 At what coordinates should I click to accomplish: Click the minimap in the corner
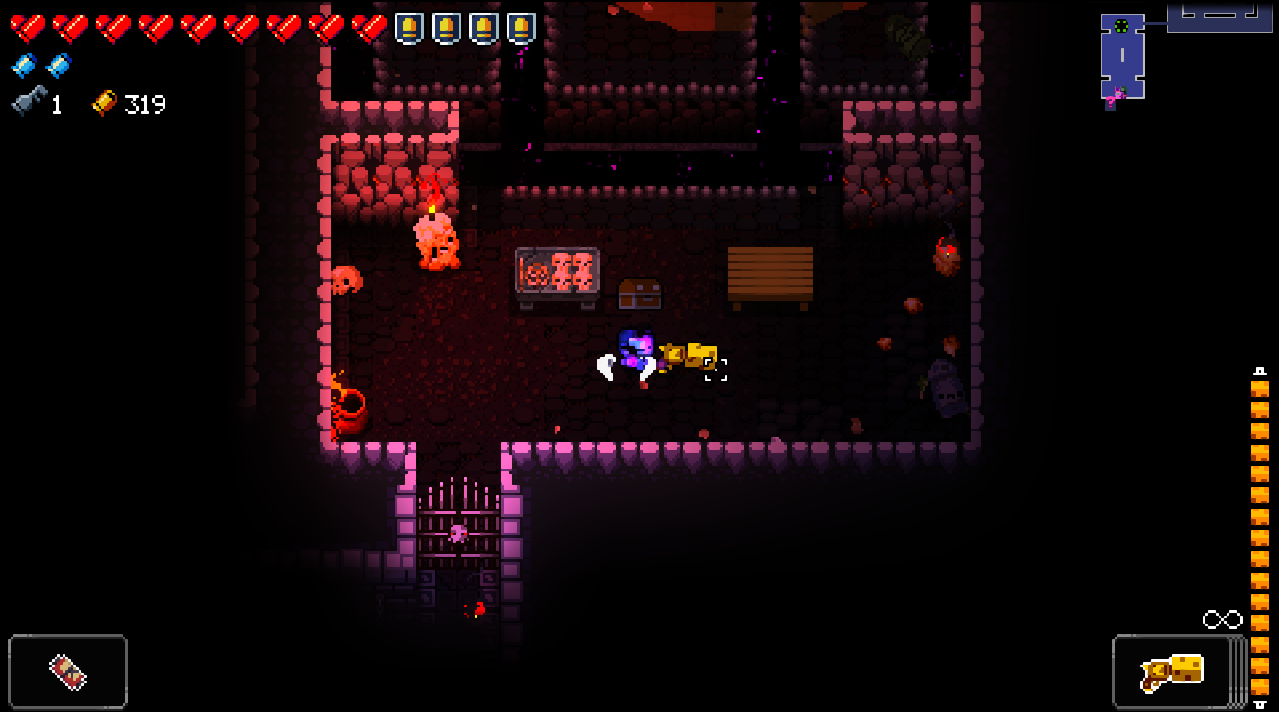(1185, 52)
